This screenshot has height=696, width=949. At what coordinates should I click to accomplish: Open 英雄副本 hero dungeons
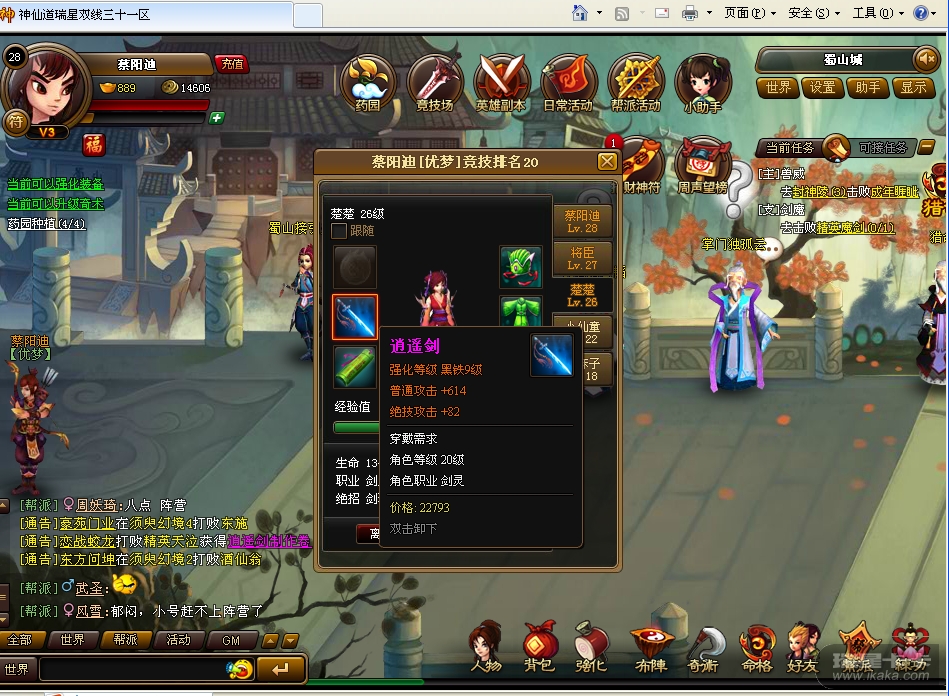tap(501, 82)
